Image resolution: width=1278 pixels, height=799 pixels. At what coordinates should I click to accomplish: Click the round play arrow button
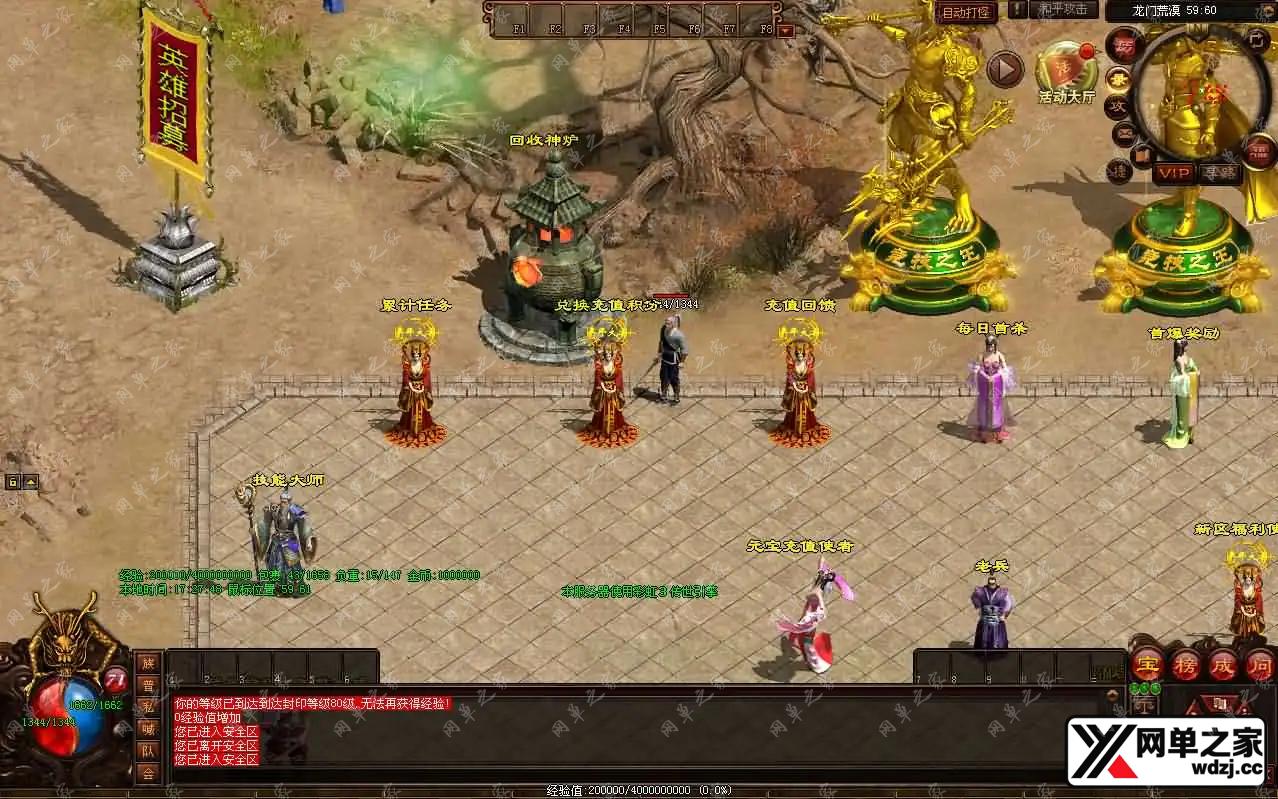click(x=1005, y=69)
